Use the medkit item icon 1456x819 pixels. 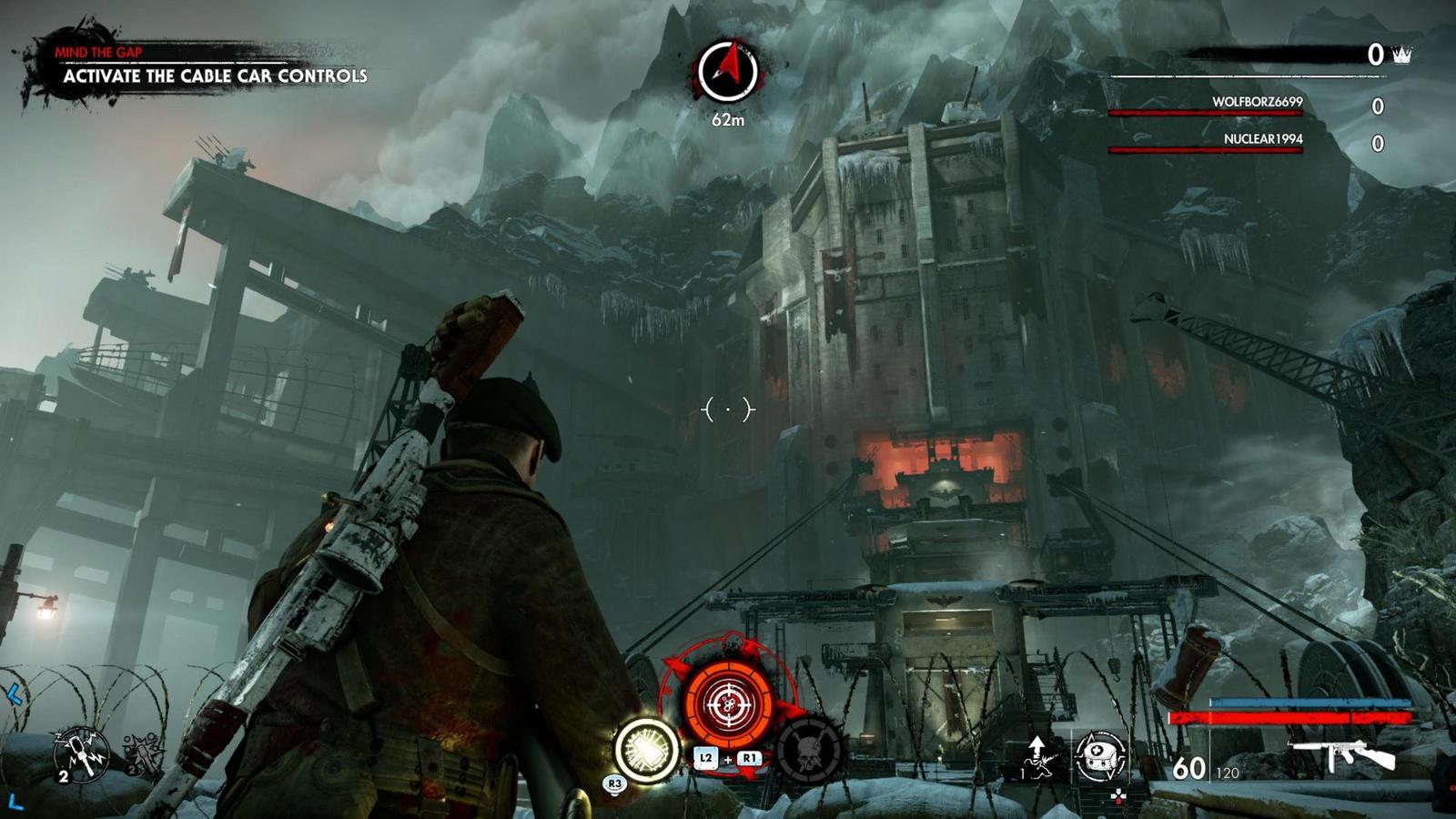[x=1100, y=756]
